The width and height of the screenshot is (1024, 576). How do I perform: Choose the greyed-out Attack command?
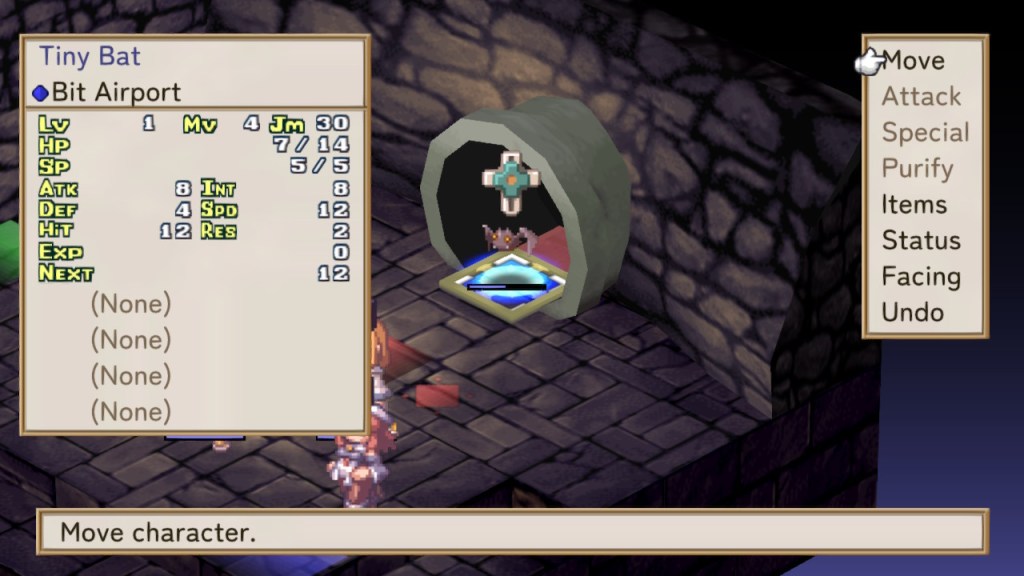coord(921,97)
